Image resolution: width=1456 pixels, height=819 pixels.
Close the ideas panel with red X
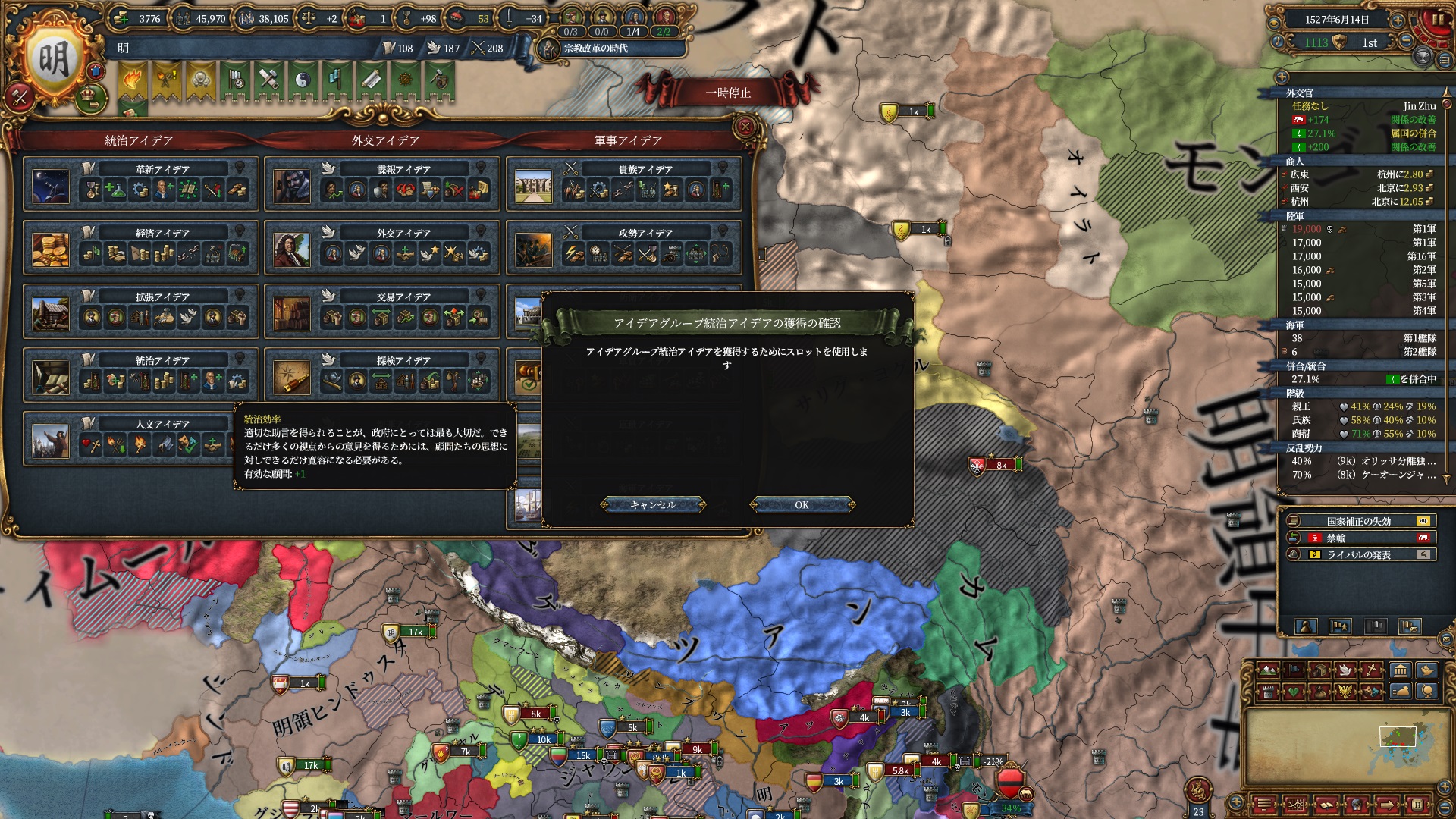(745, 127)
